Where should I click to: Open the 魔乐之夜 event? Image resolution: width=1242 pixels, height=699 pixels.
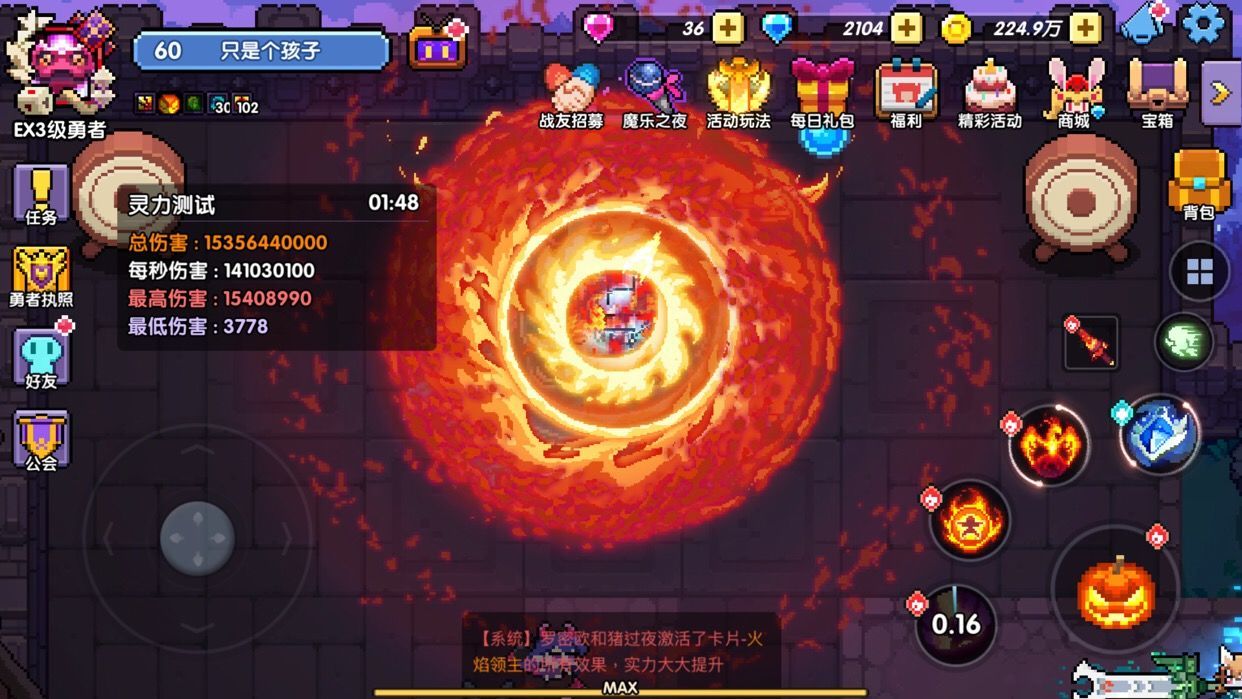pyautogui.click(x=654, y=93)
